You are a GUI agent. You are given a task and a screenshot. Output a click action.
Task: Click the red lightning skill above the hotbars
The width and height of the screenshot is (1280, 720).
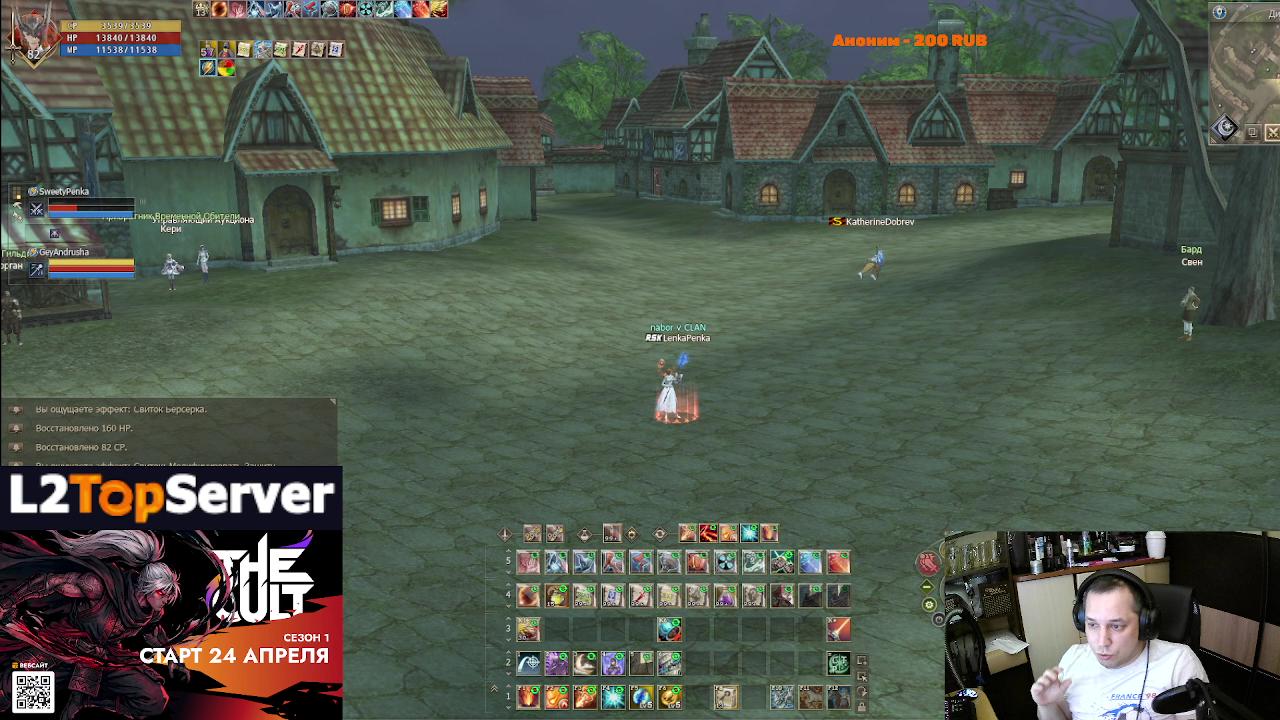click(x=708, y=533)
